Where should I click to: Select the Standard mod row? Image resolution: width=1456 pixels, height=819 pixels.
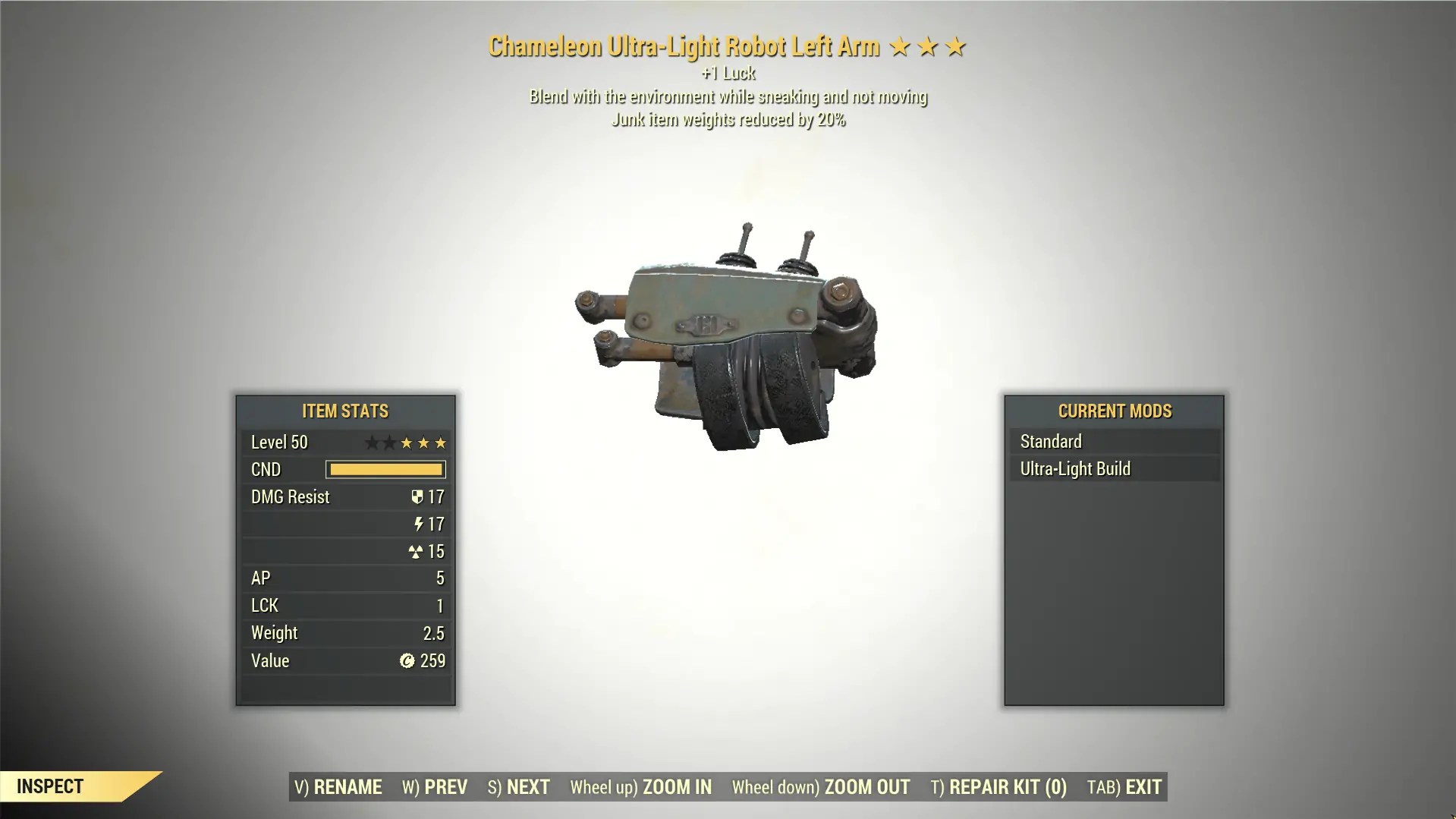click(x=1113, y=441)
